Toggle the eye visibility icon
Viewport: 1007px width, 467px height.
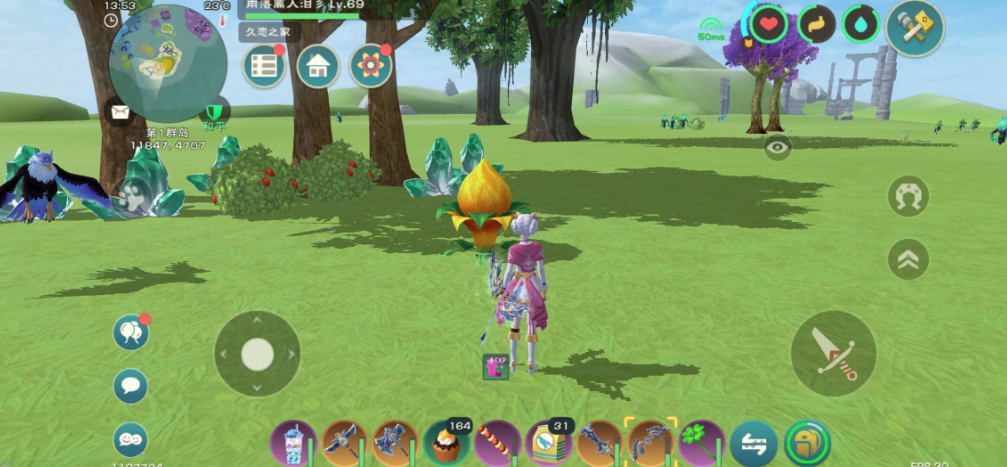[777, 148]
